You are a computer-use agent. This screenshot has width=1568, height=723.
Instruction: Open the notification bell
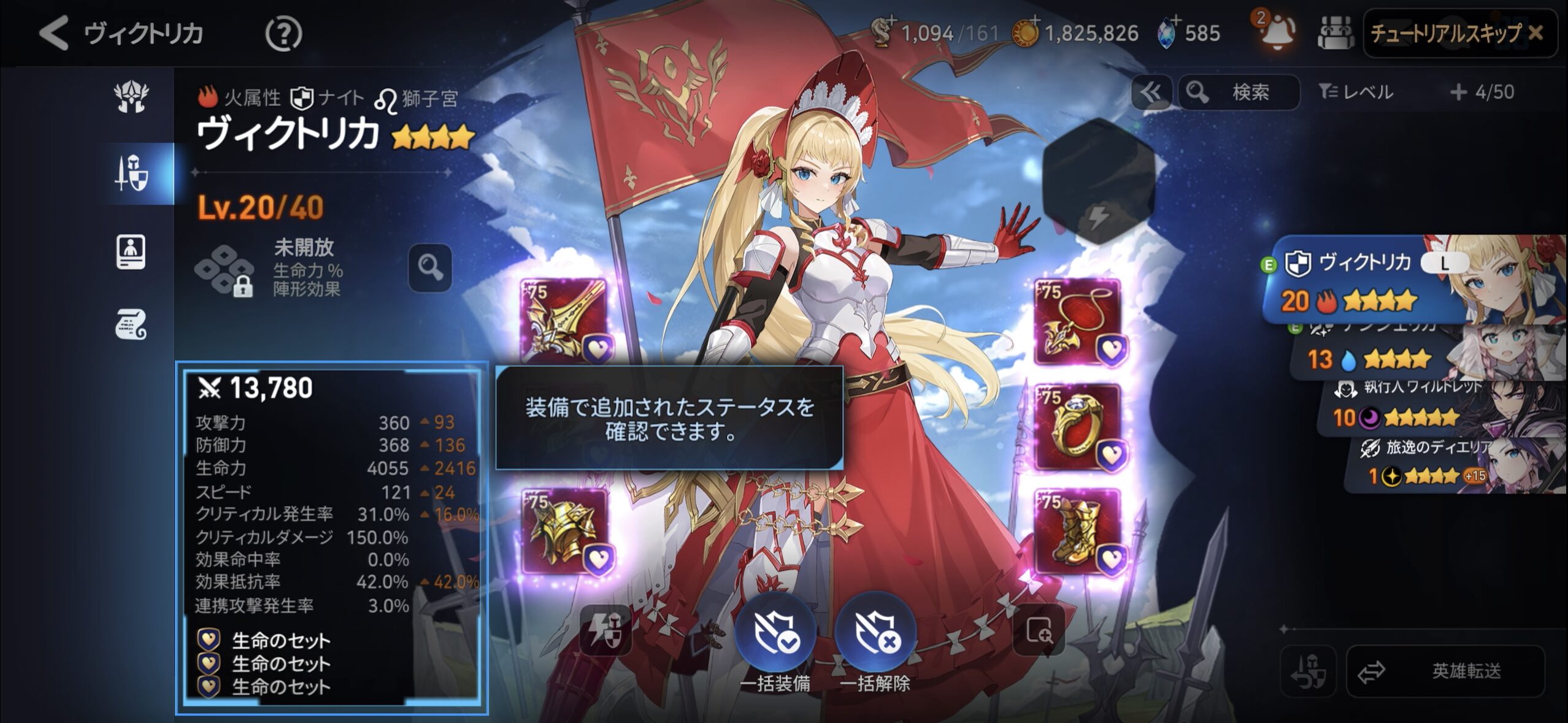1278,32
